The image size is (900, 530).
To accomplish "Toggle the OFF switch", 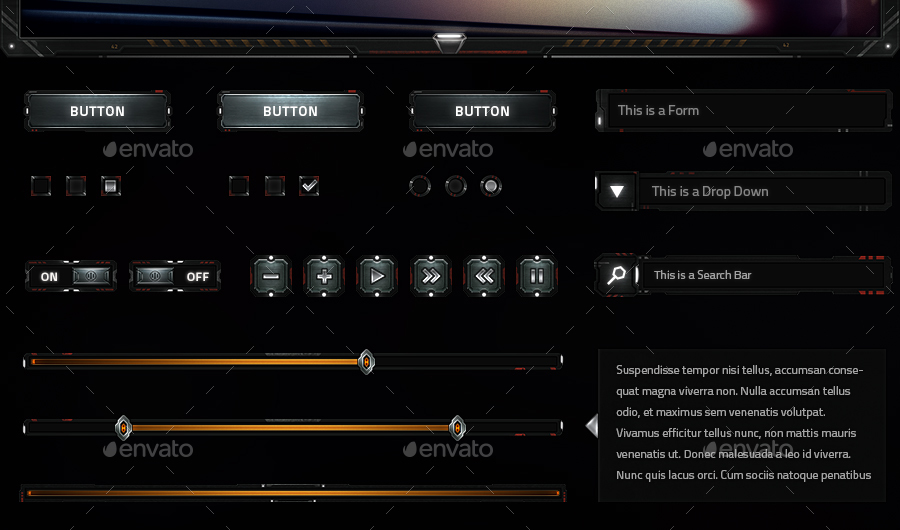I will click(x=175, y=276).
